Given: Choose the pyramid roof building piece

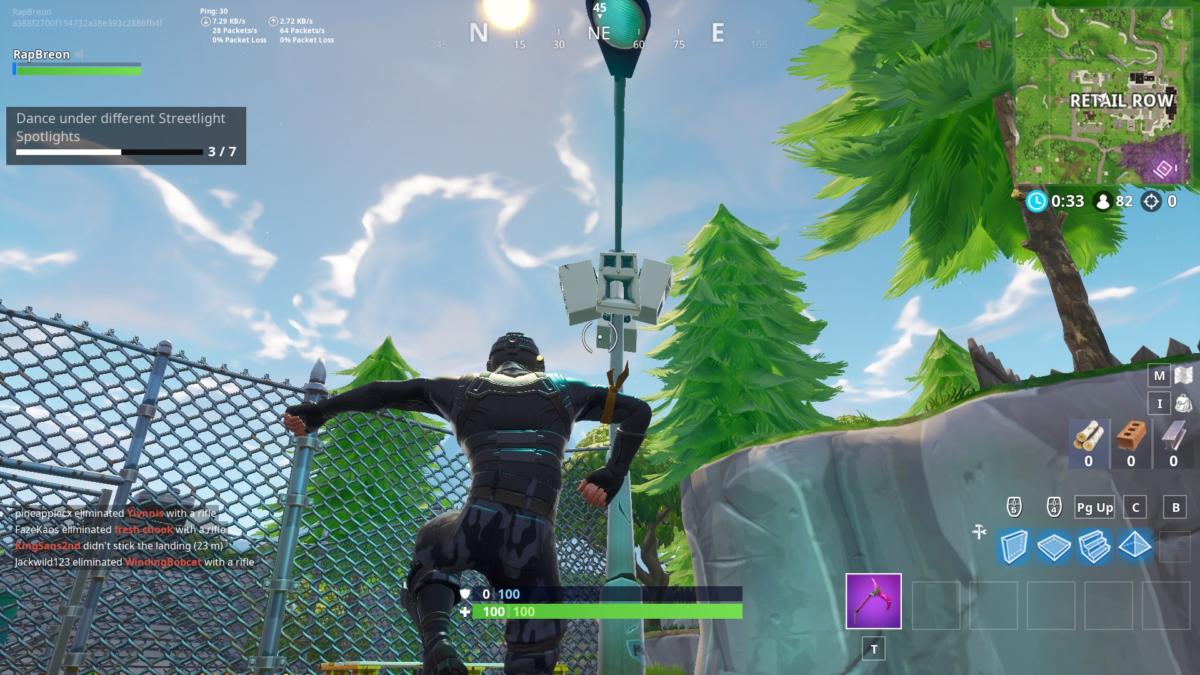Looking at the screenshot, I should 1136,546.
